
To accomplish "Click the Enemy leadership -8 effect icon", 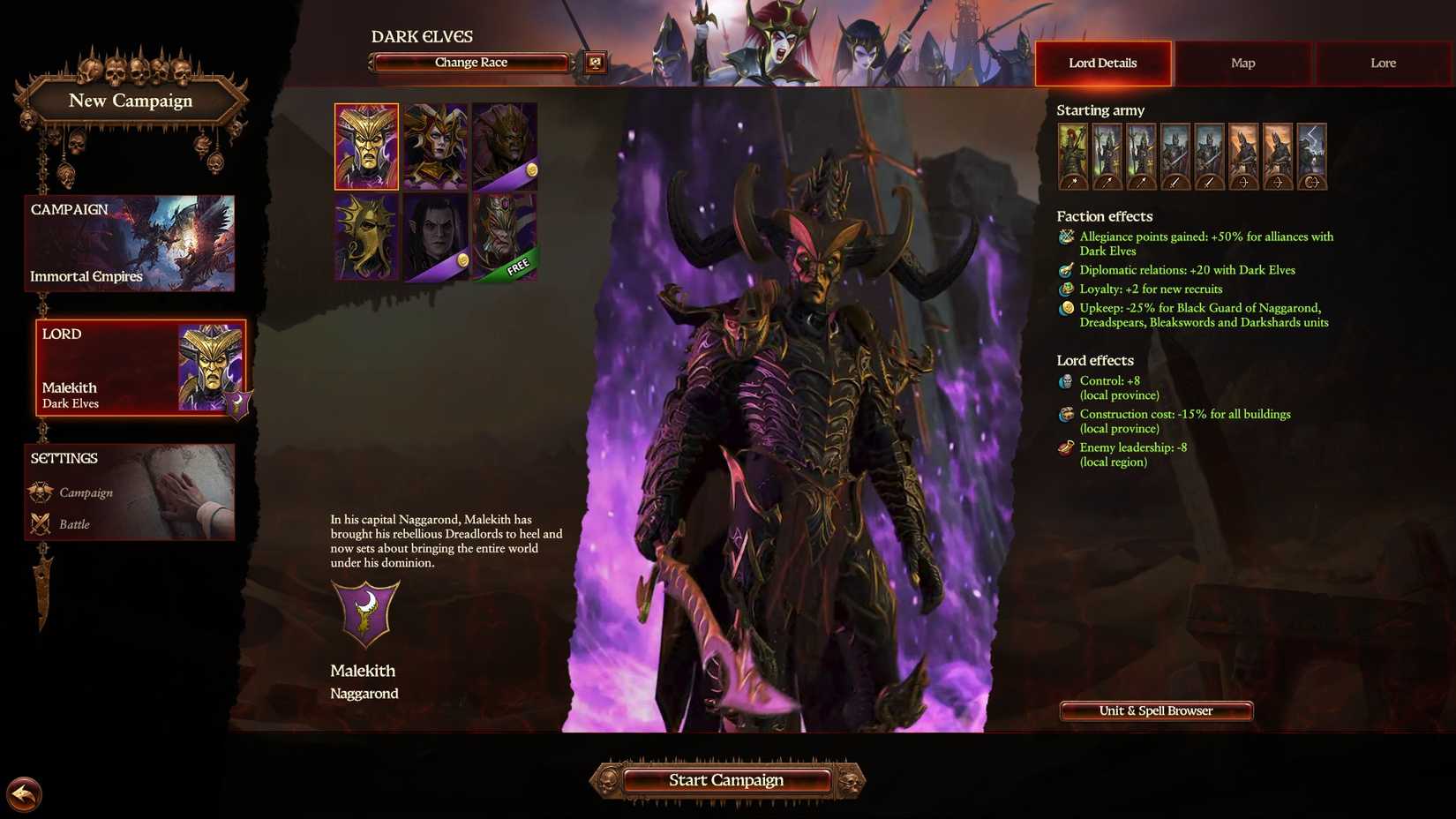I will (x=1064, y=447).
